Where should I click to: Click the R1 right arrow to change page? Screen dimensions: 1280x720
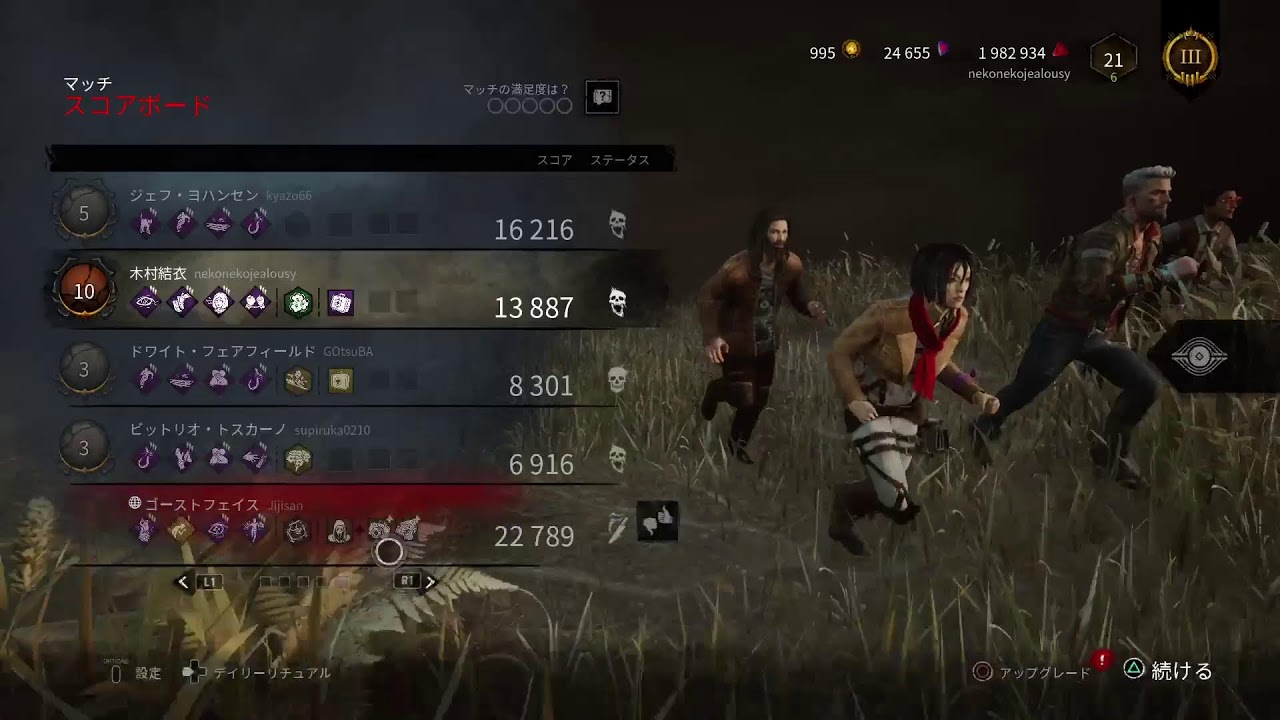(430, 580)
